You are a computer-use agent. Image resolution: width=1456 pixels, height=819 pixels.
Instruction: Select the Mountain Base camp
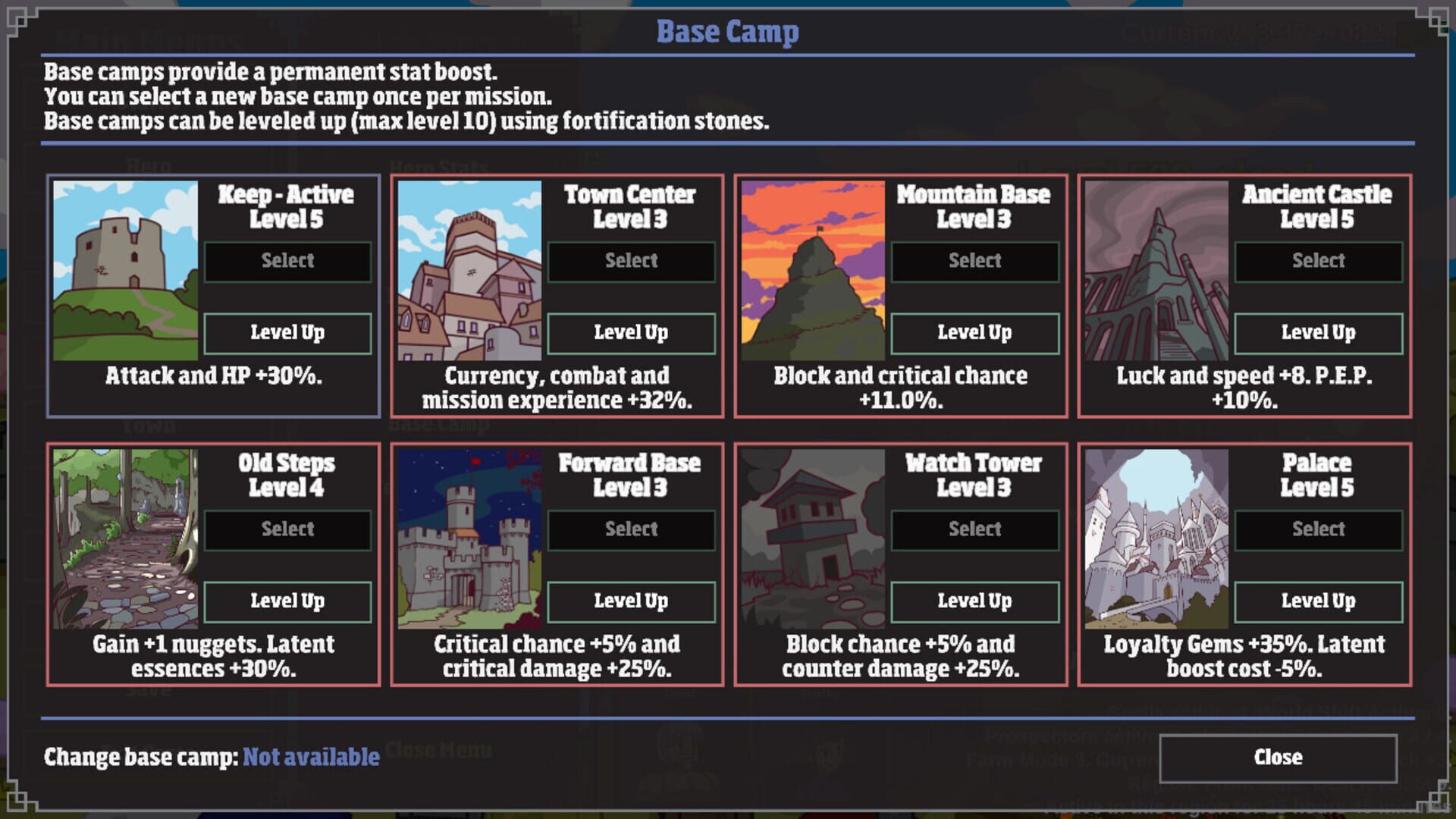tap(975, 260)
